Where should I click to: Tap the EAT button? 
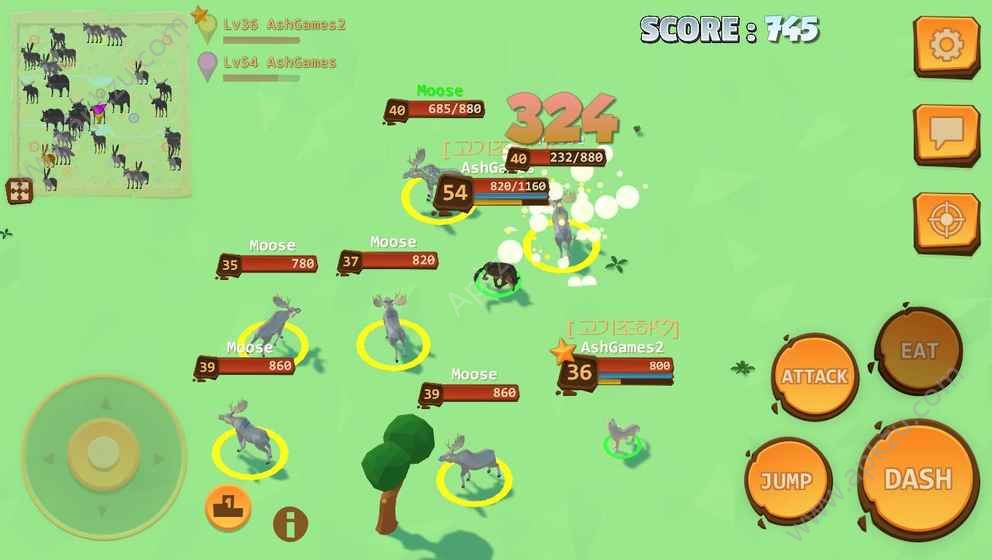919,351
